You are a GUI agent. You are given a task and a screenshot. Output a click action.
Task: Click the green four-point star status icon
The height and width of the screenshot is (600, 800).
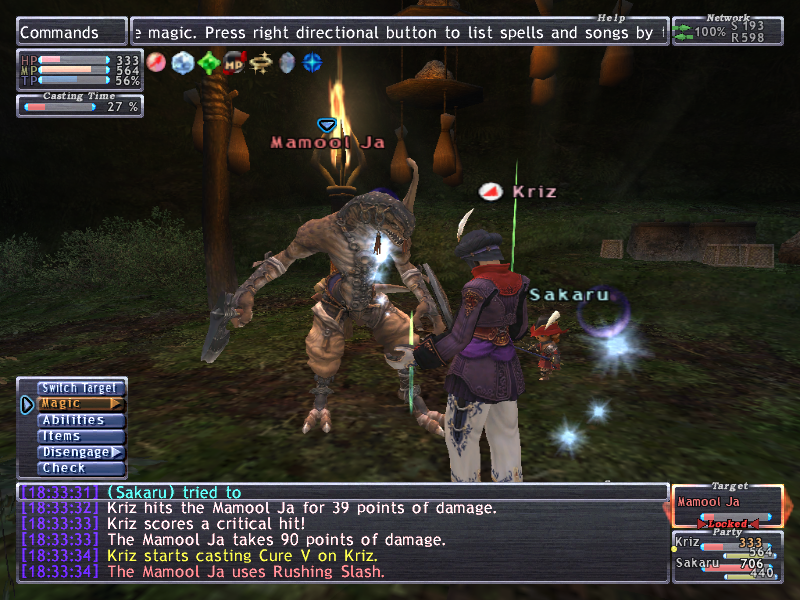click(208, 63)
